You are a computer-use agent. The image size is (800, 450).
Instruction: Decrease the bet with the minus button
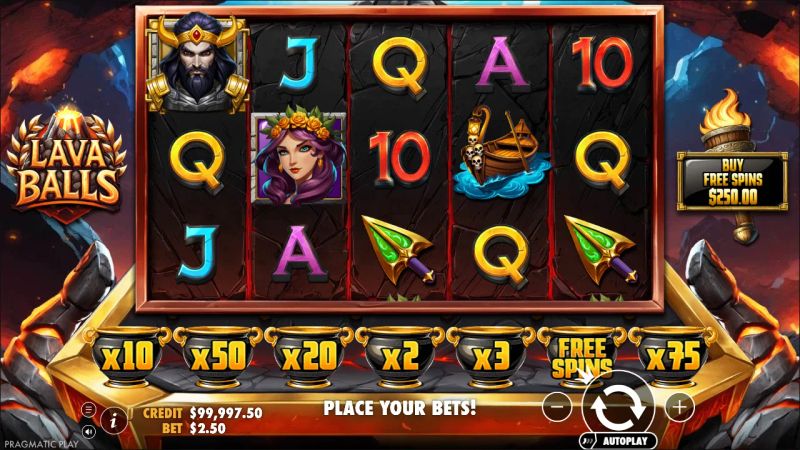tap(560, 407)
